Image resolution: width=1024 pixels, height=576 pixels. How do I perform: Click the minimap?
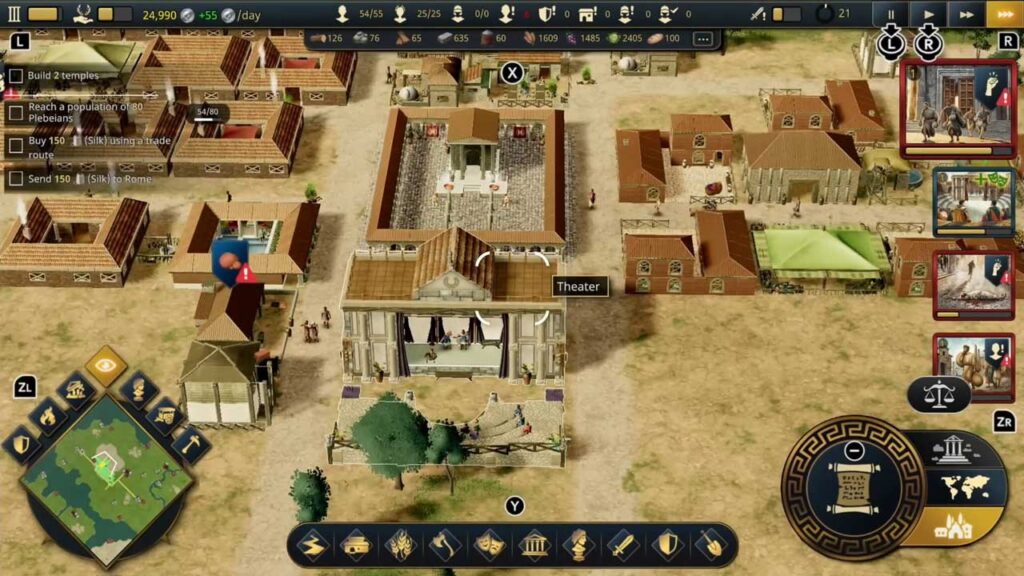click(x=106, y=482)
